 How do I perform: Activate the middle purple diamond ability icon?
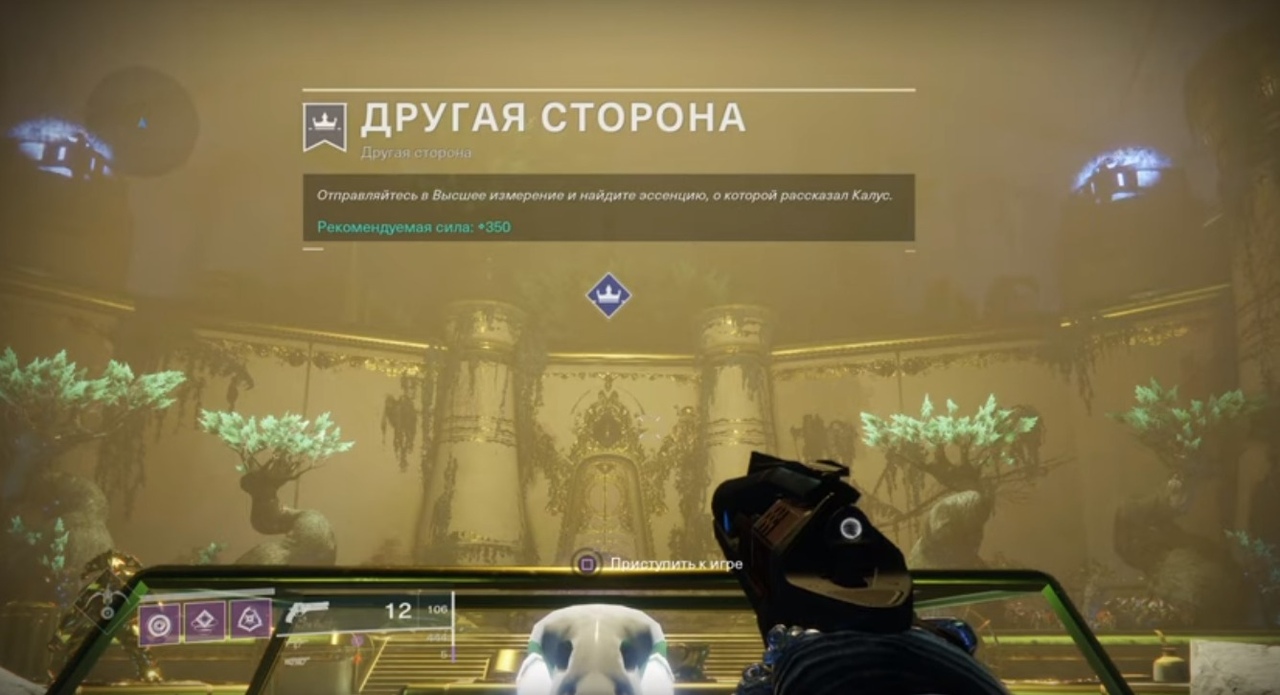click(x=204, y=621)
